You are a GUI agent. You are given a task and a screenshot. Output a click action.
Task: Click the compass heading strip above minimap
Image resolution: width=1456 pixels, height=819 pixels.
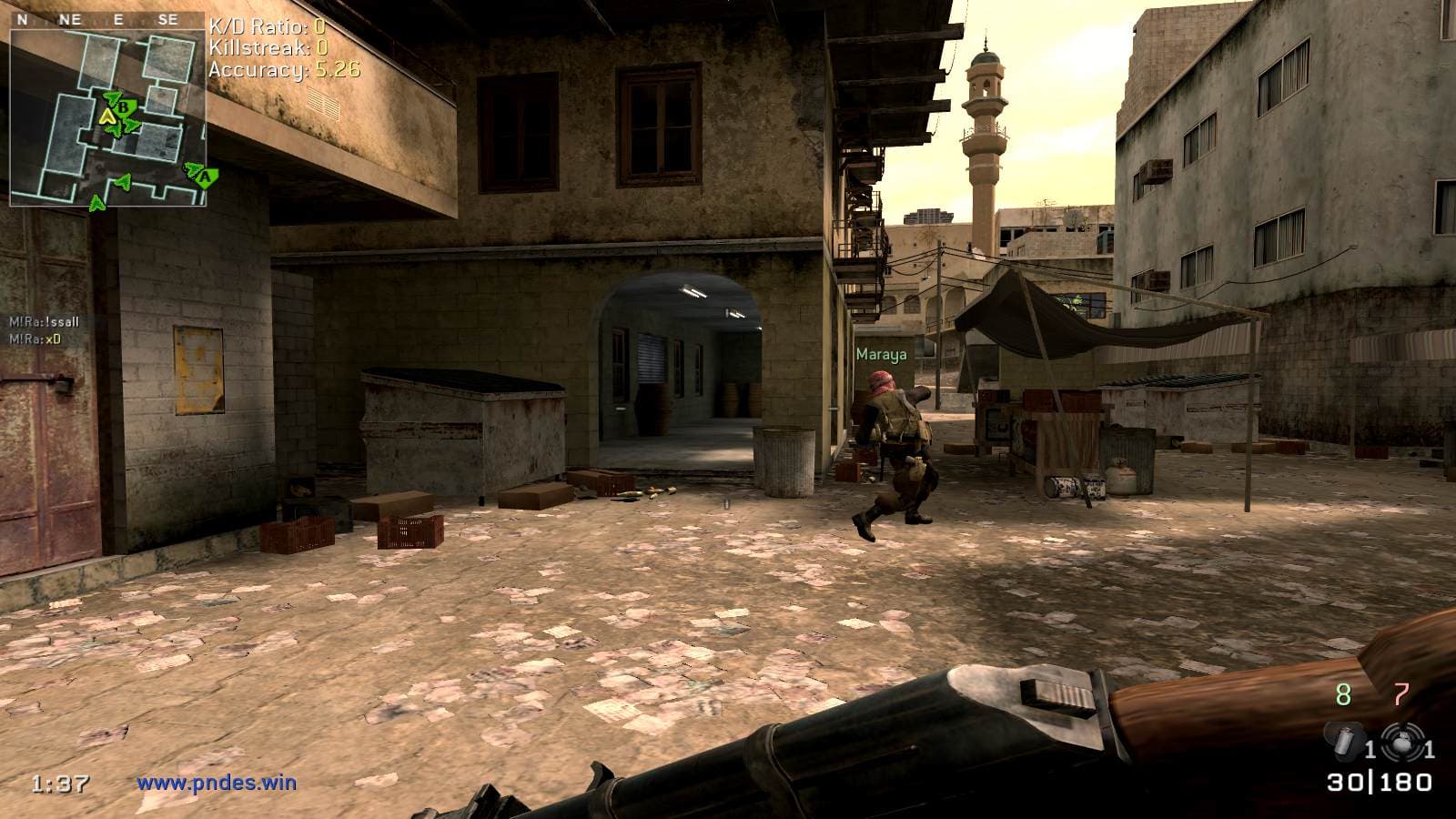tap(107, 19)
